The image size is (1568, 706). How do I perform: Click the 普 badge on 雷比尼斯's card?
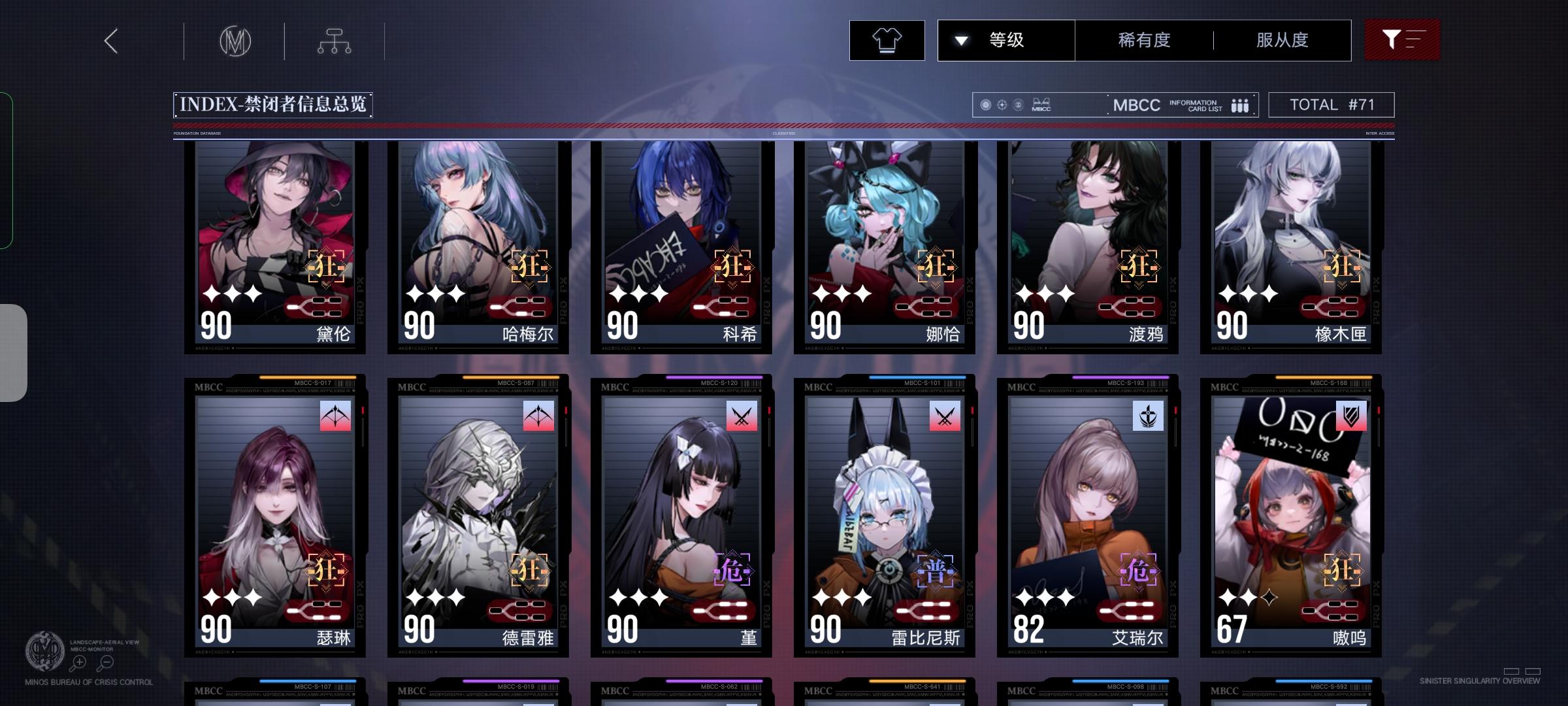point(936,570)
